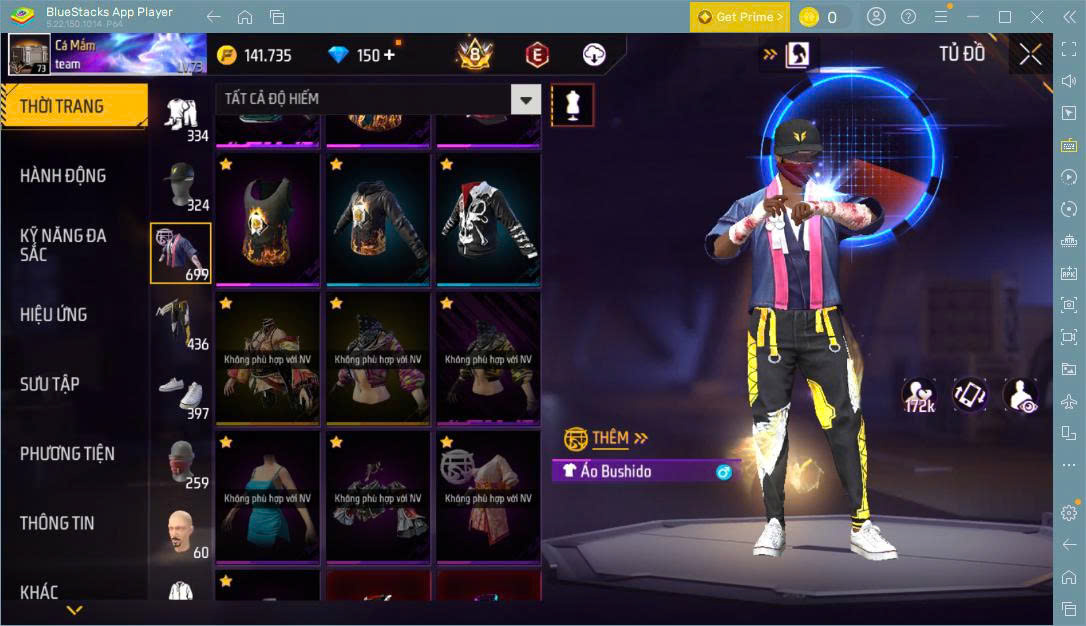Add diamonds via the plus button

pos(389,55)
